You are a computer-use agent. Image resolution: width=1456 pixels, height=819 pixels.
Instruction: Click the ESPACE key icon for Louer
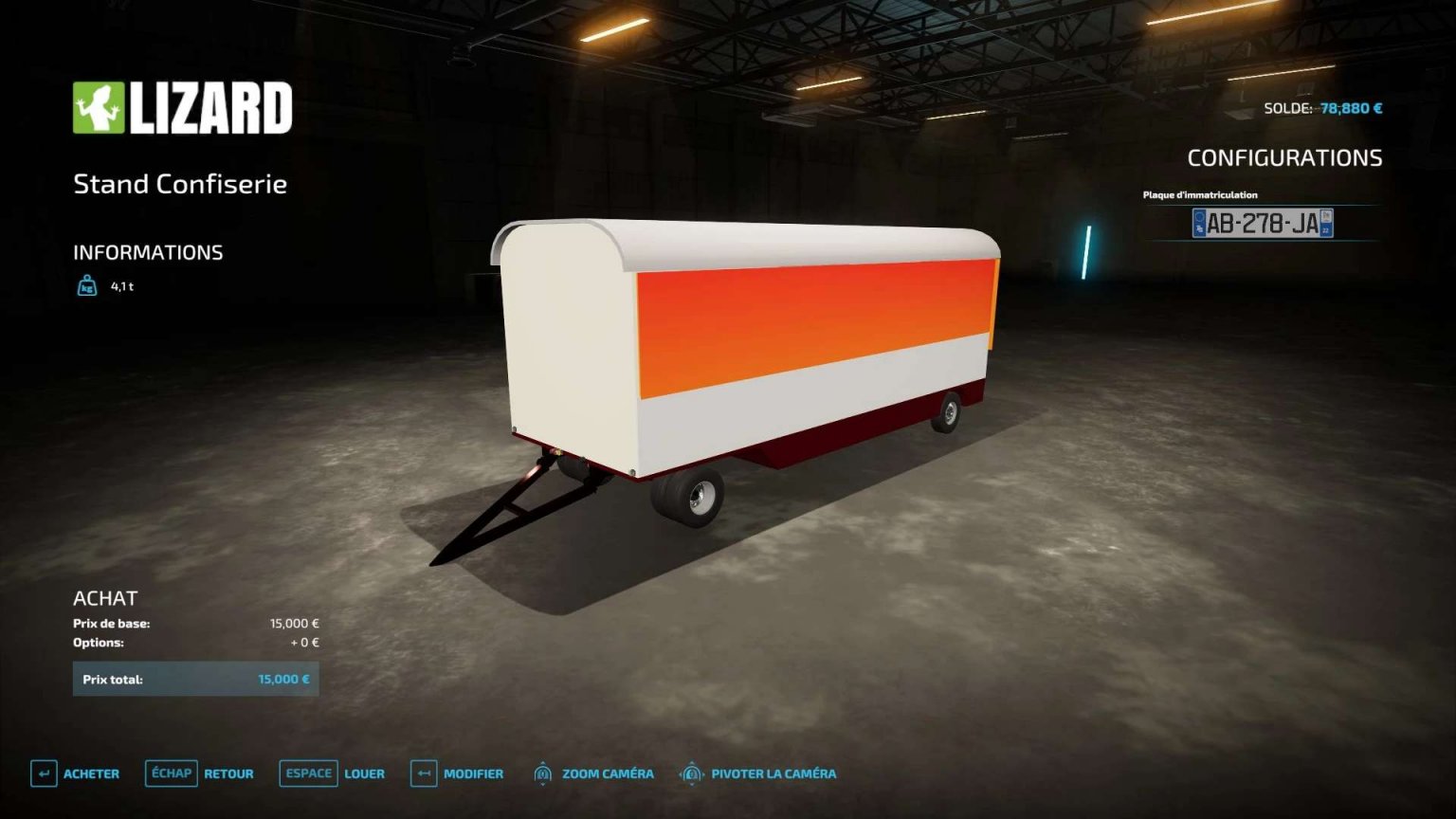pos(308,773)
